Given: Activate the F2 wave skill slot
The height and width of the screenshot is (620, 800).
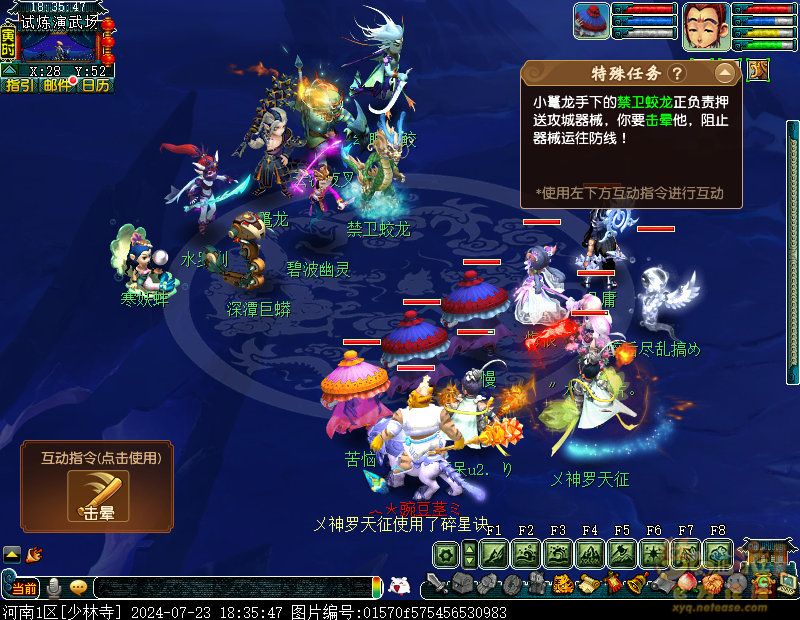Looking at the screenshot, I should pos(526,554).
